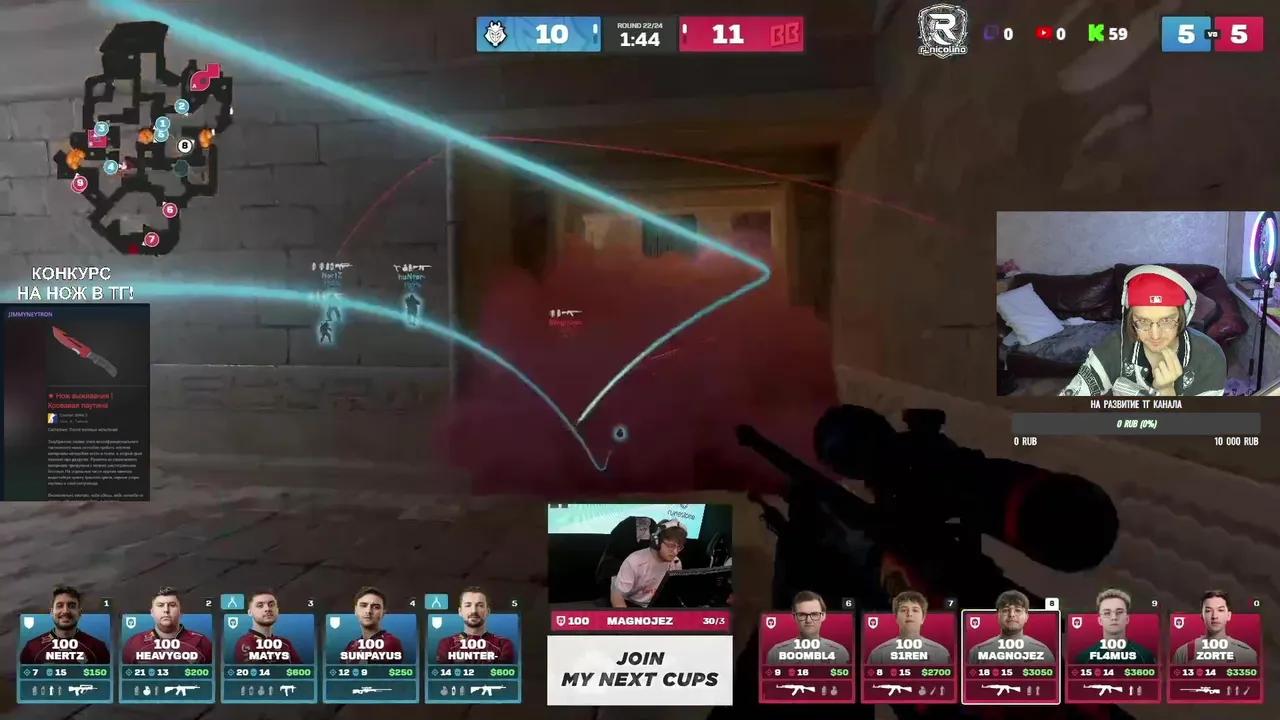Click the MAGNOJEZ player camera feed

(640, 556)
